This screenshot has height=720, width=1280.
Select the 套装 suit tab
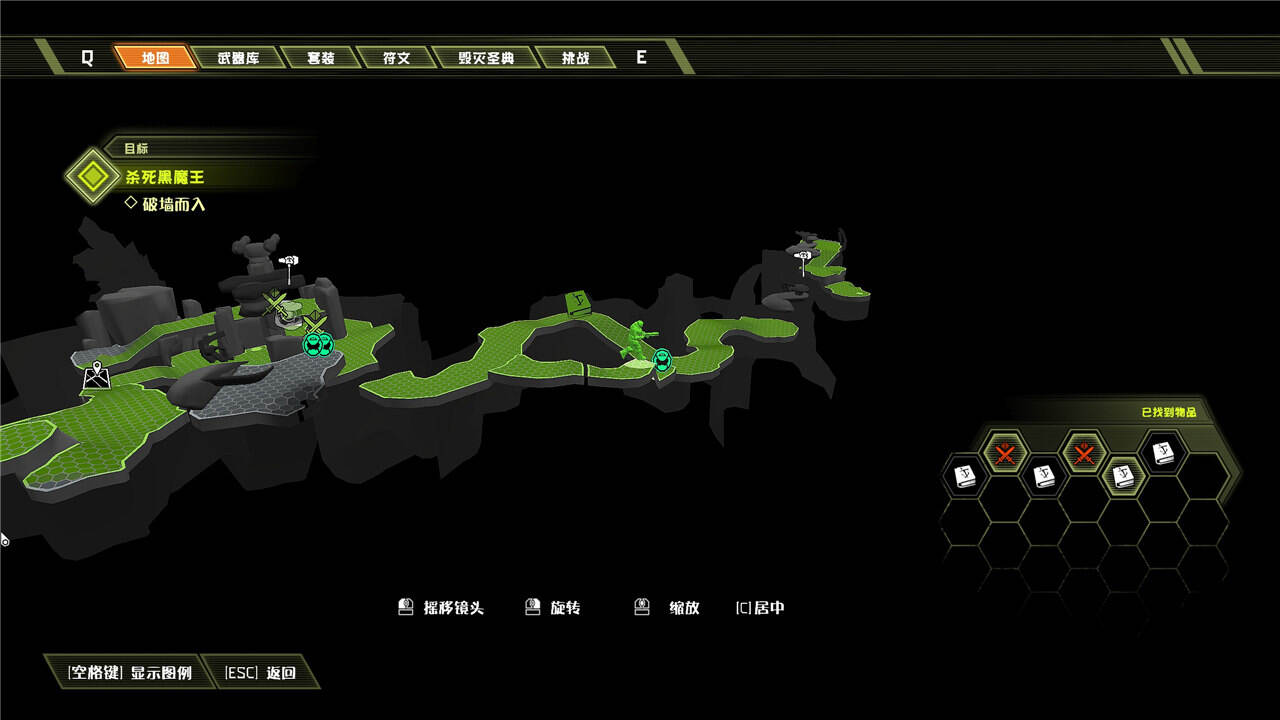click(320, 58)
